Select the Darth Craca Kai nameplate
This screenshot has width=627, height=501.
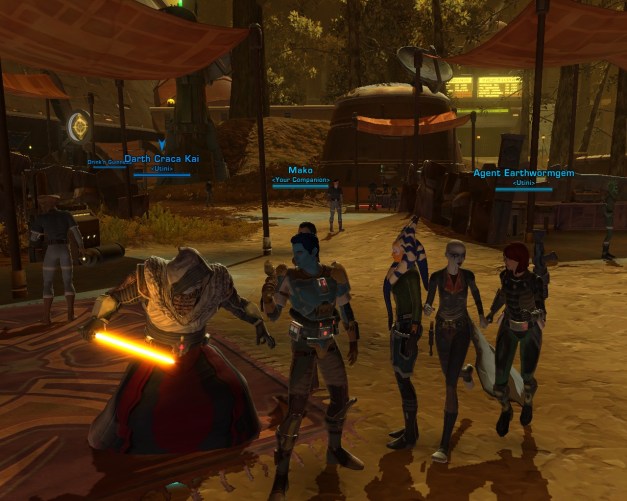(x=163, y=159)
